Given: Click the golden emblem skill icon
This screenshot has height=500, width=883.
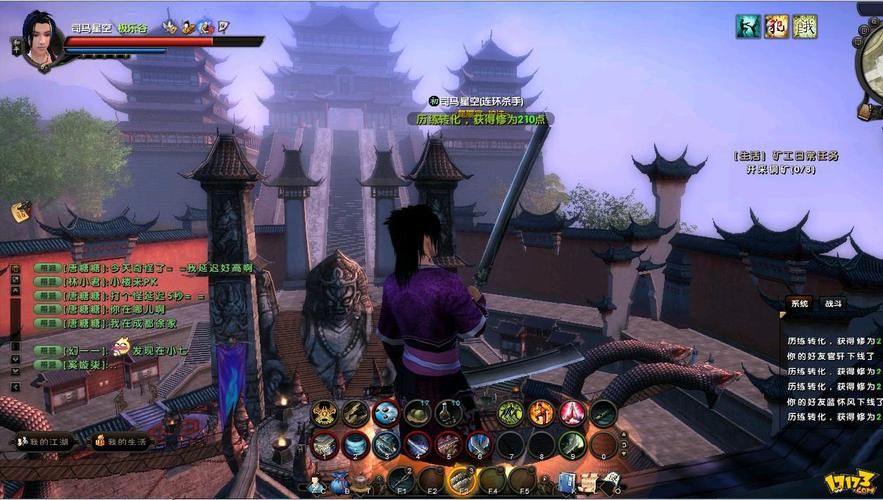Looking at the screenshot, I should tap(324, 413).
